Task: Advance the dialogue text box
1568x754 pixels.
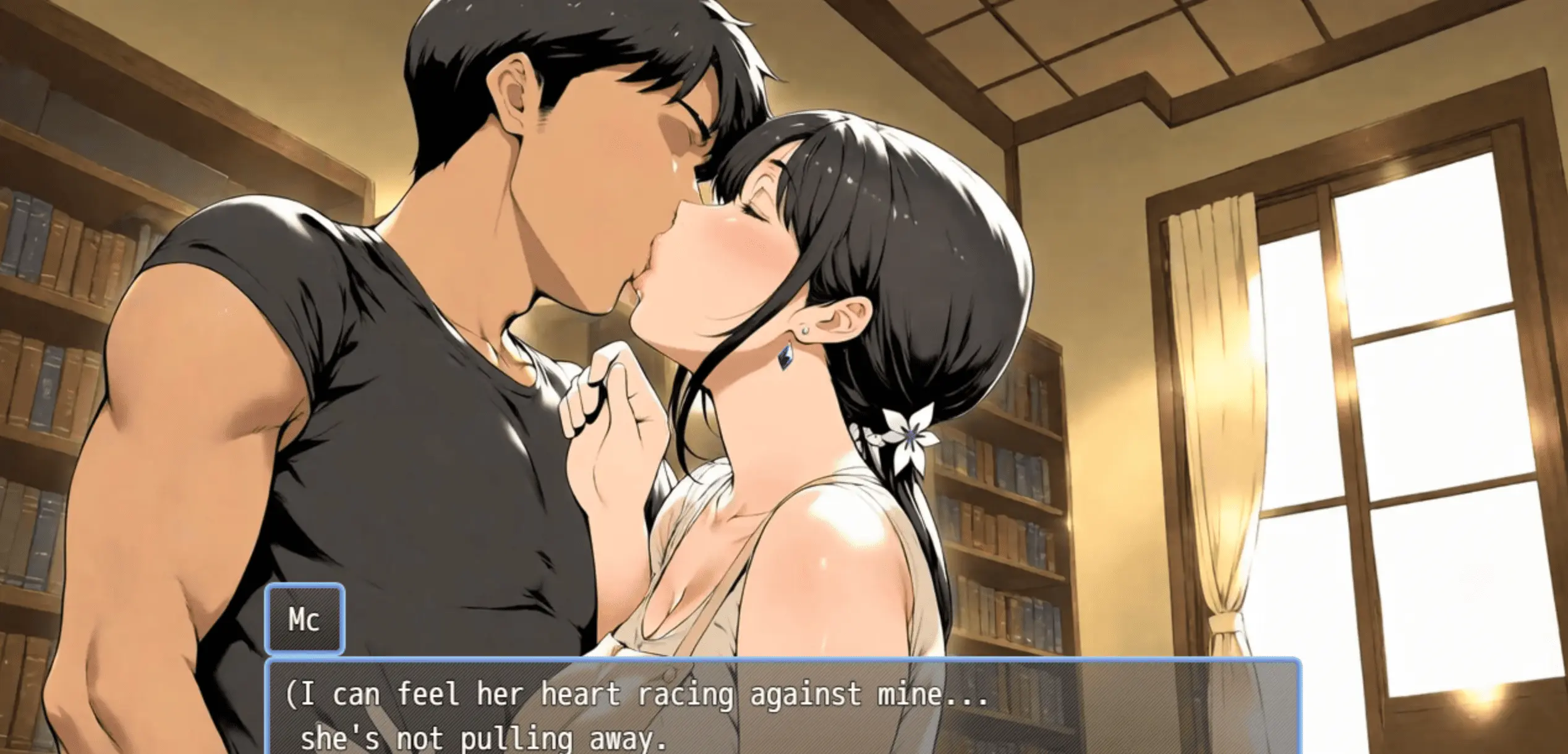Action: pyautogui.click(x=782, y=711)
